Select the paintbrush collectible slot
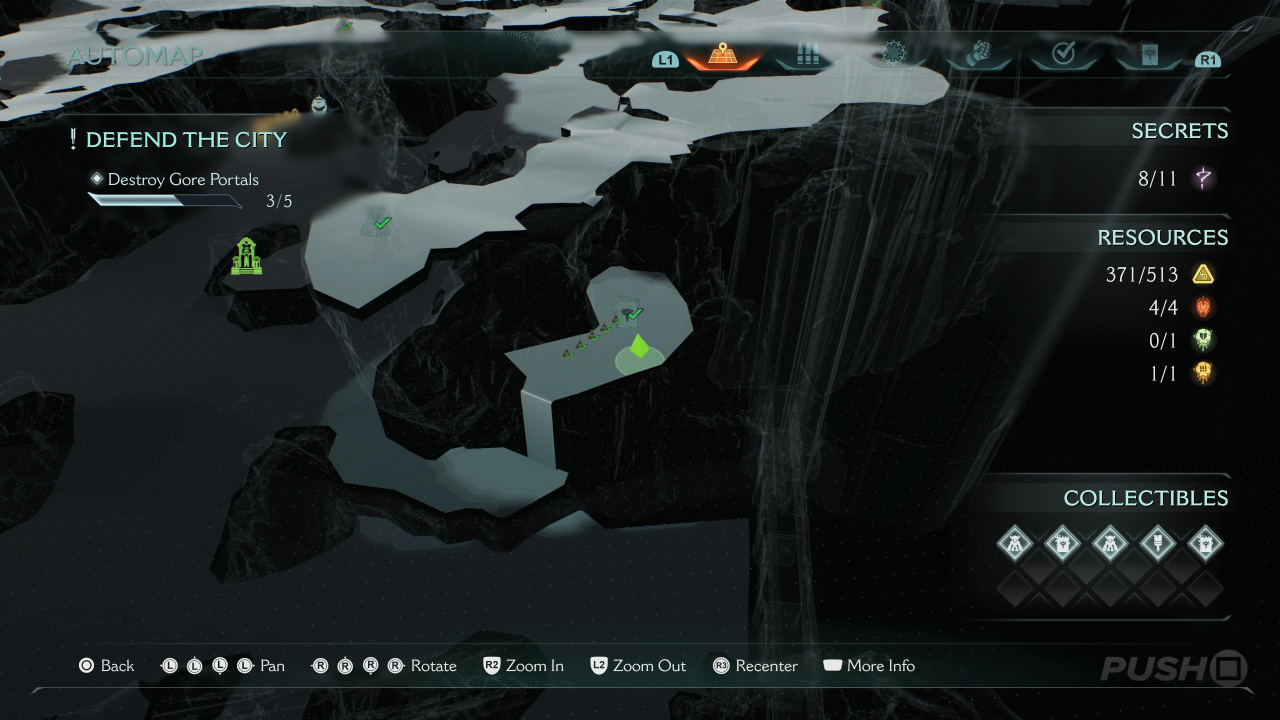Viewport: 1280px width, 720px height. click(1158, 544)
